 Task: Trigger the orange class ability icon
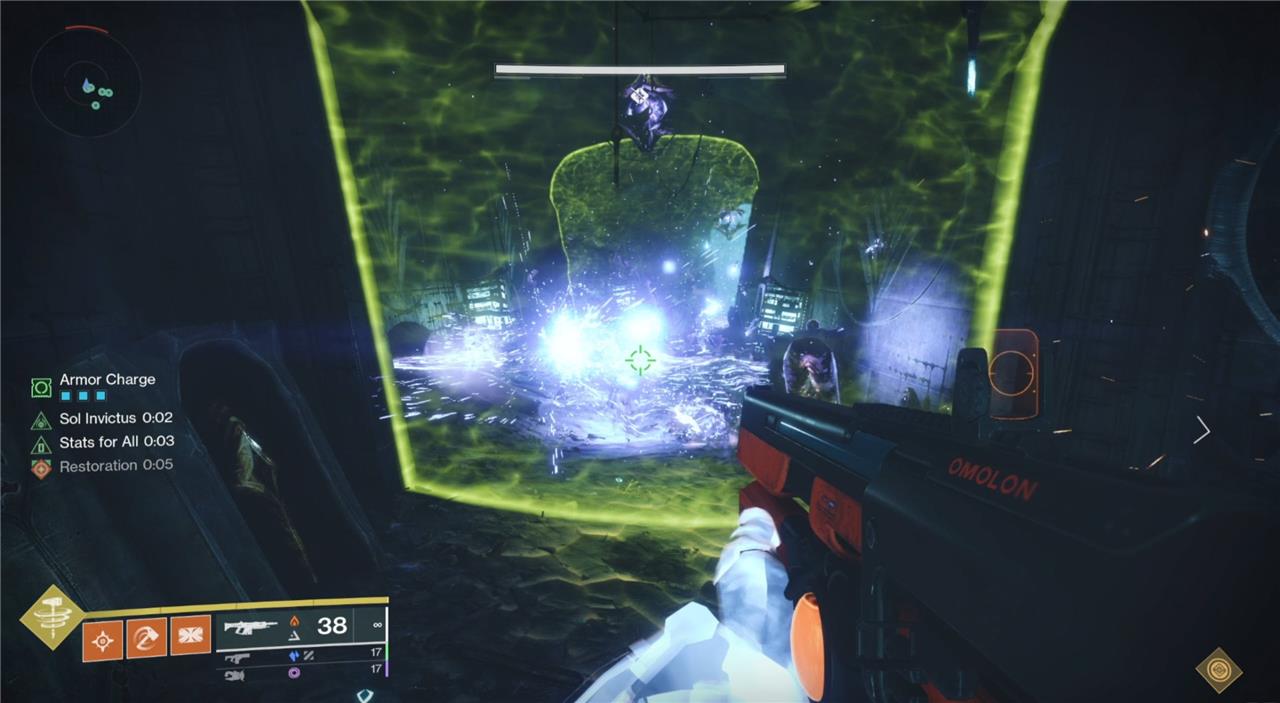(x=190, y=635)
